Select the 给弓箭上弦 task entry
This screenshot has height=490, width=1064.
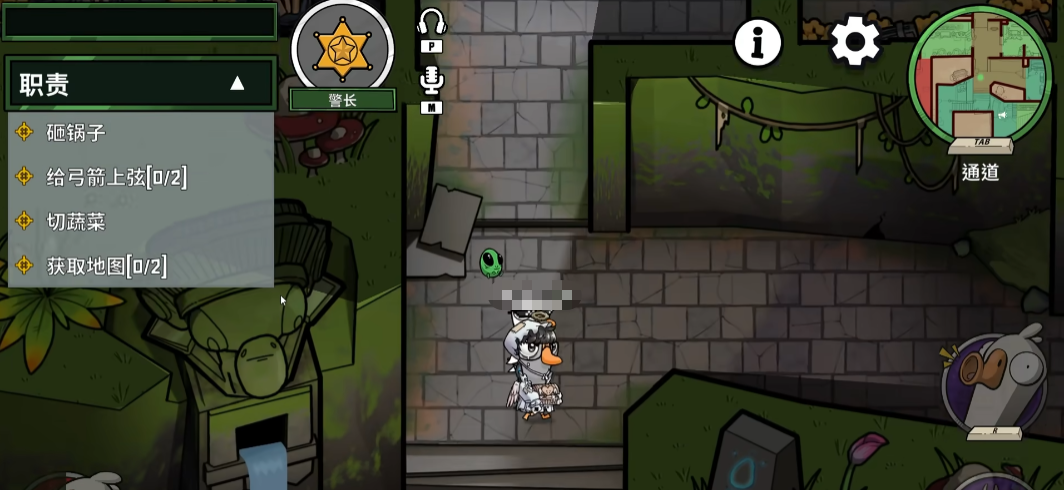click(116, 177)
